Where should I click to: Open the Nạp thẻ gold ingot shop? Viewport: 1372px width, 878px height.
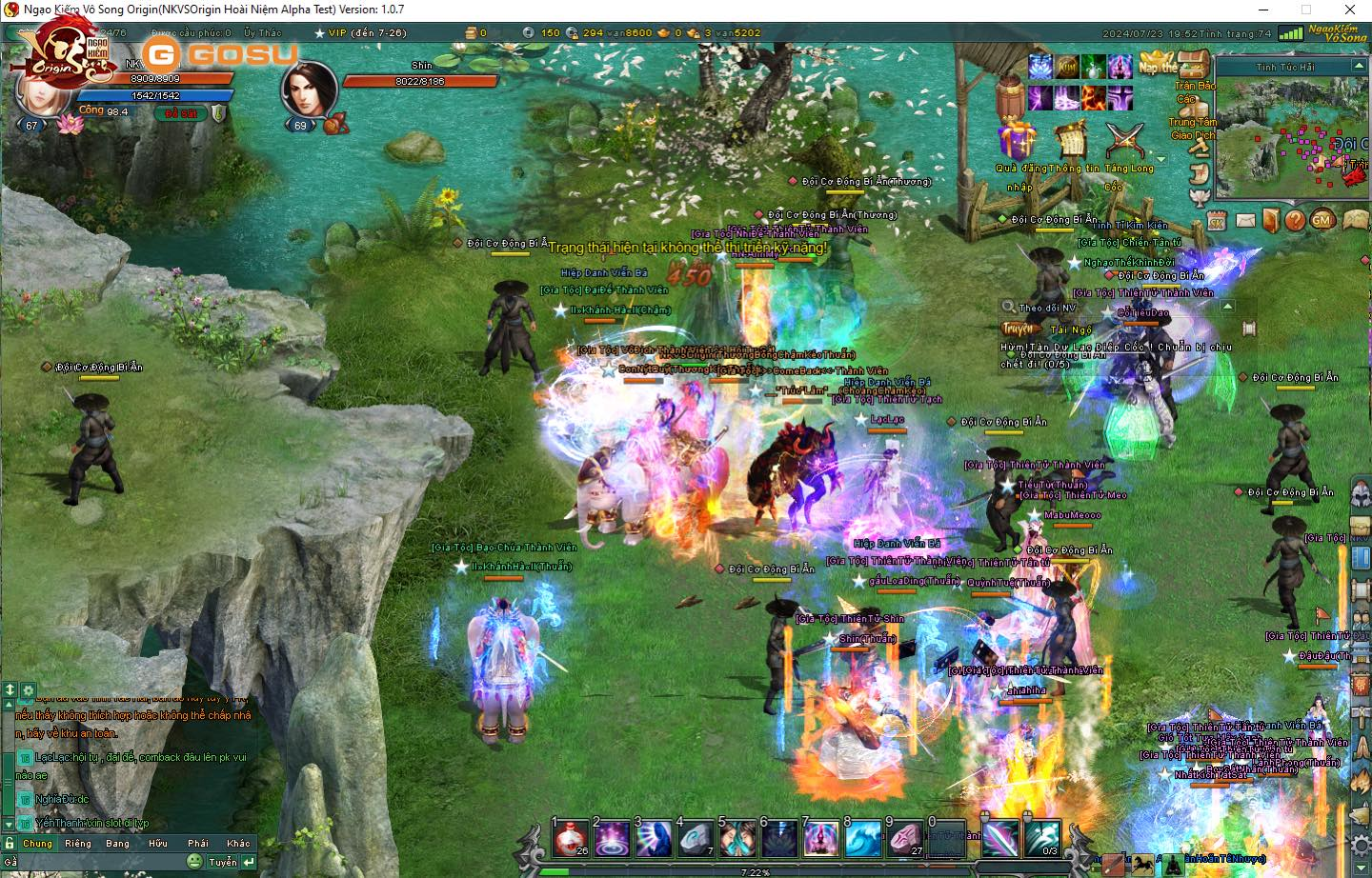tap(1156, 64)
